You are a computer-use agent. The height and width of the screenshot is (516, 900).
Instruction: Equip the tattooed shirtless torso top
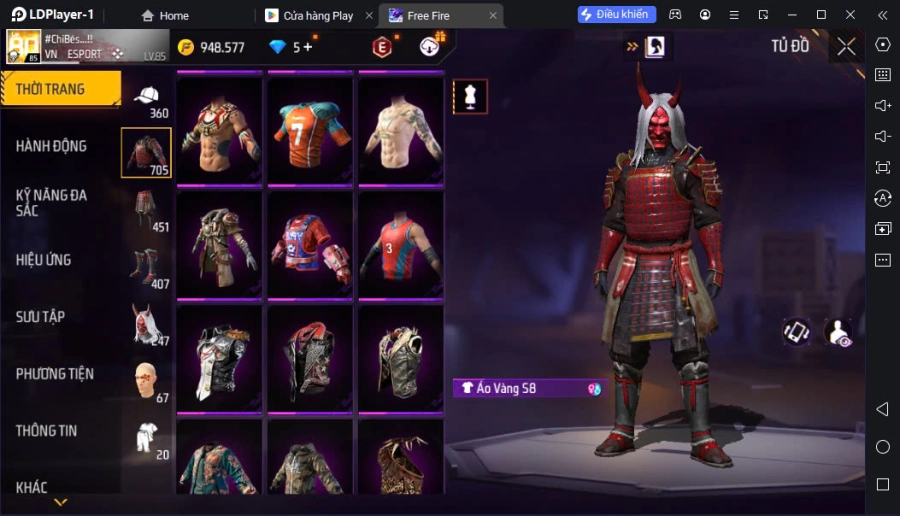coord(401,128)
